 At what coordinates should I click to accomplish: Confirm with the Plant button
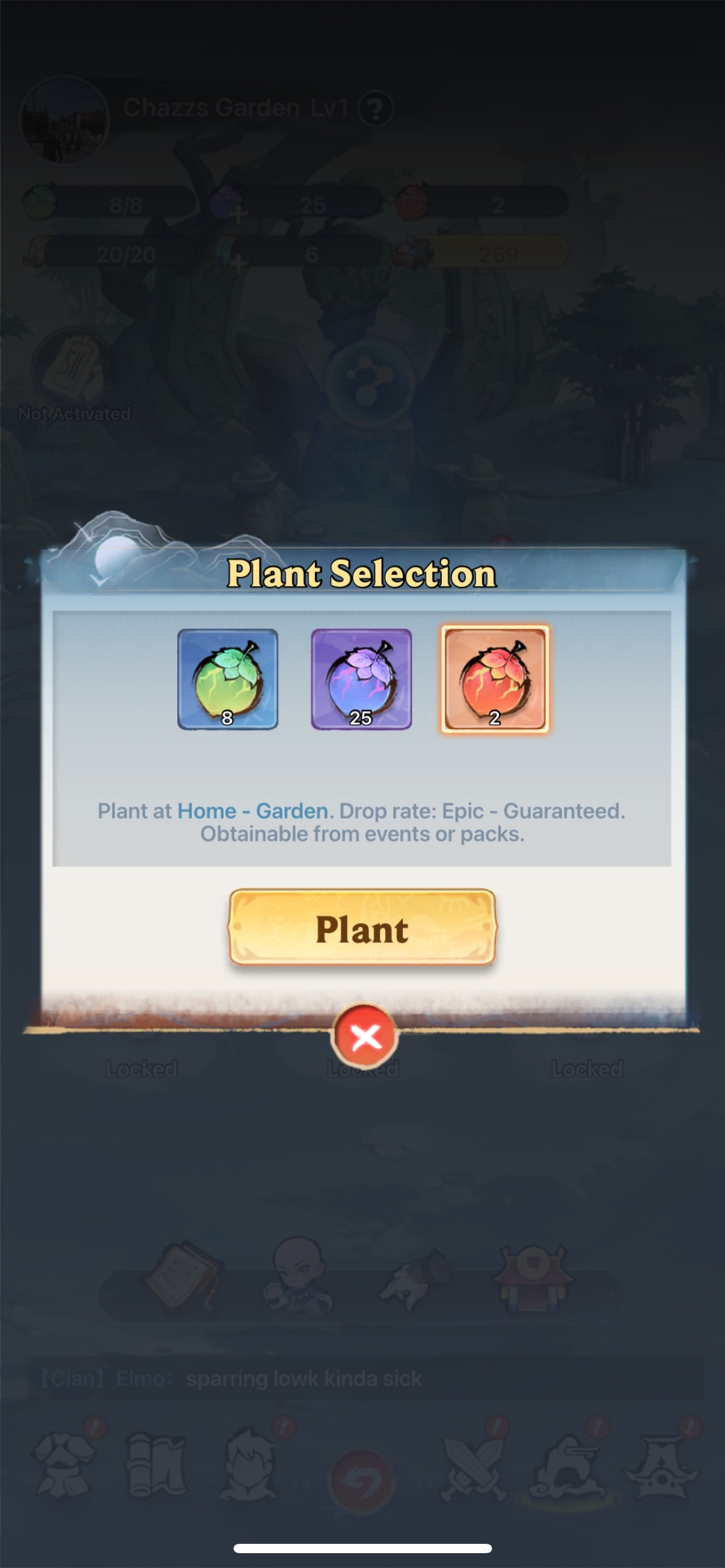(362, 928)
